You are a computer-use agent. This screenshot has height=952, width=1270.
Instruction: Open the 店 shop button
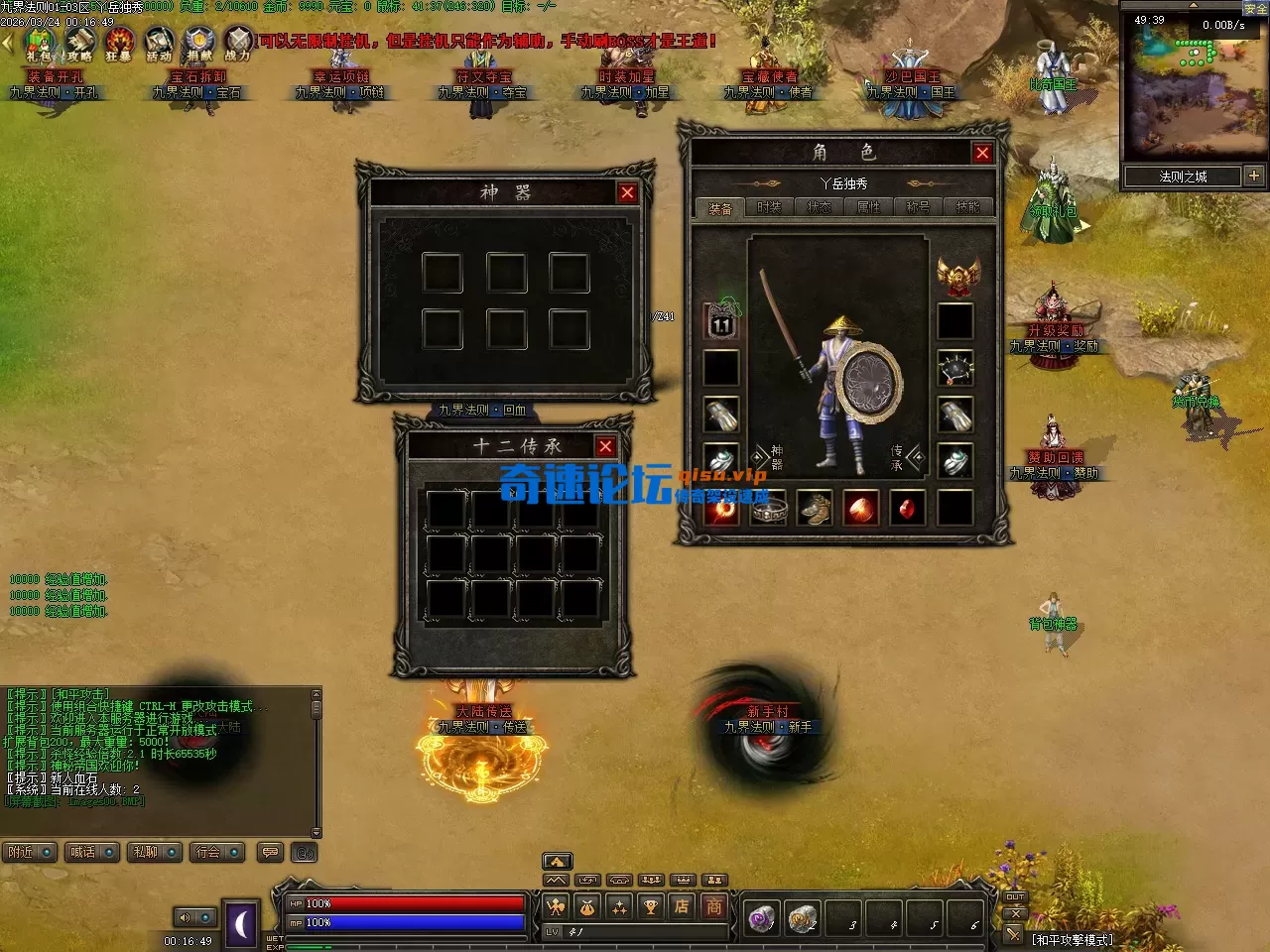[682, 906]
